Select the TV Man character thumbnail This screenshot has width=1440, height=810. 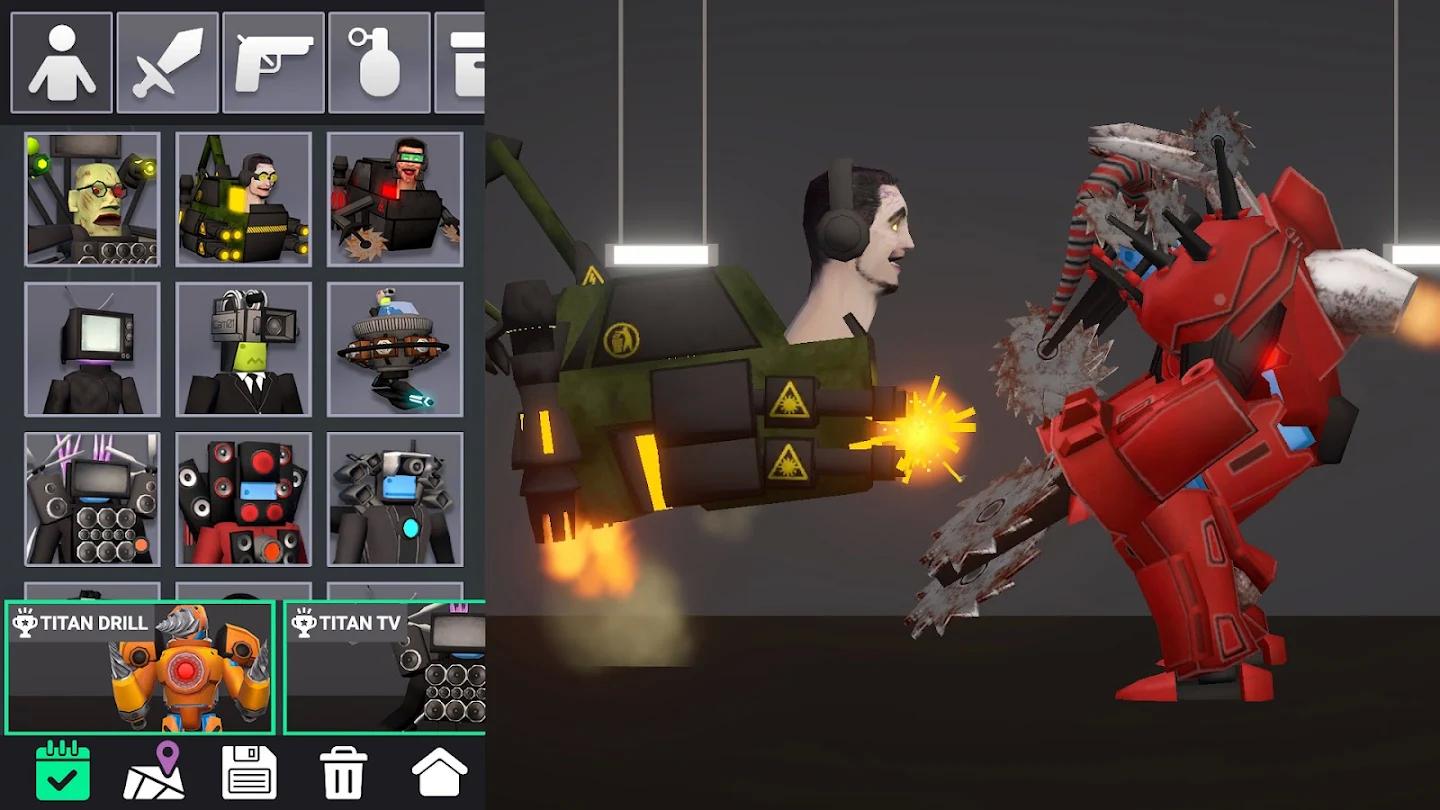click(x=92, y=348)
